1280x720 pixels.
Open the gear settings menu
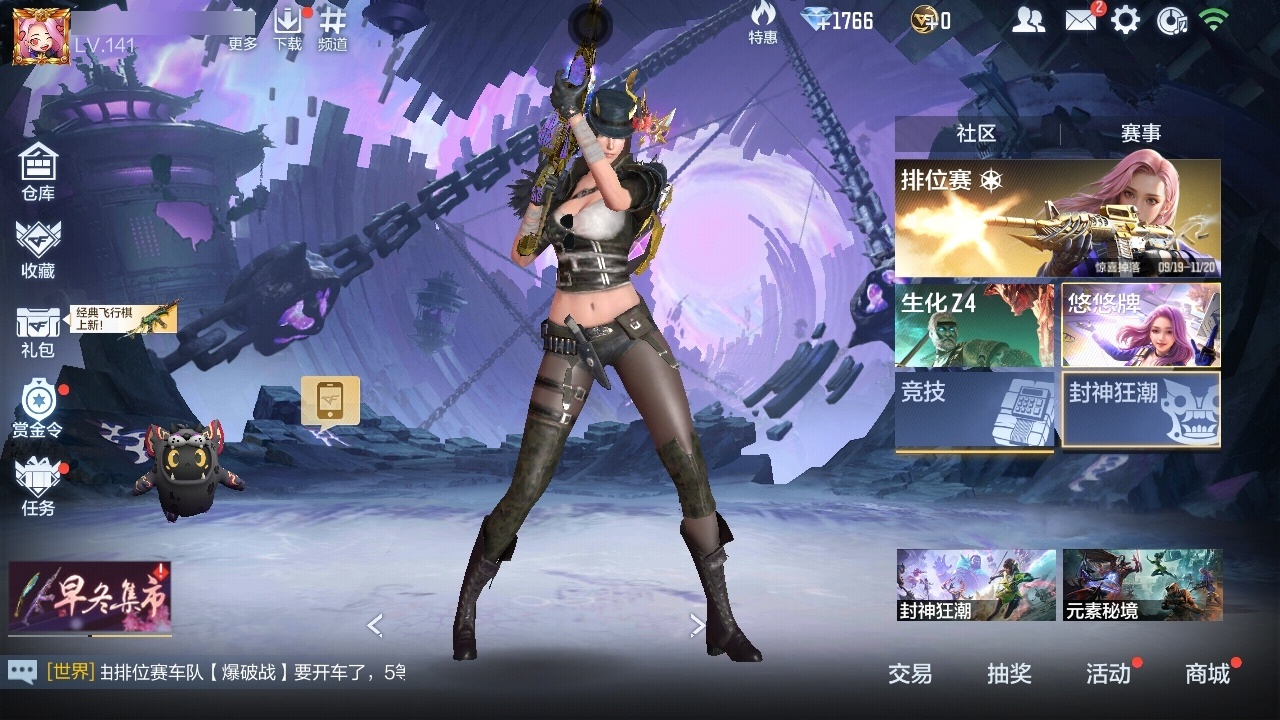(1125, 20)
